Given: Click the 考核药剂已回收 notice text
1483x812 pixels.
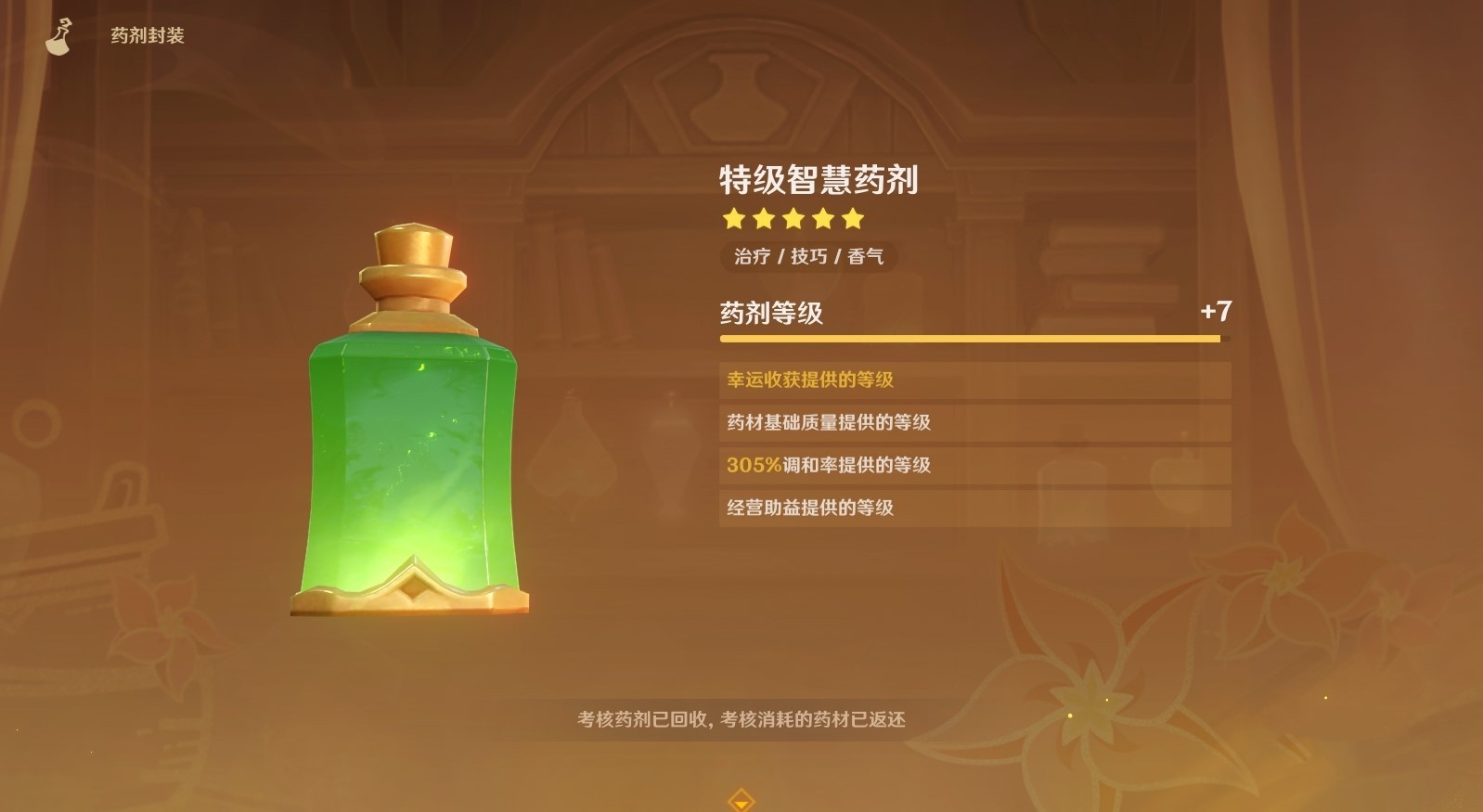Looking at the screenshot, I should 741,718.
